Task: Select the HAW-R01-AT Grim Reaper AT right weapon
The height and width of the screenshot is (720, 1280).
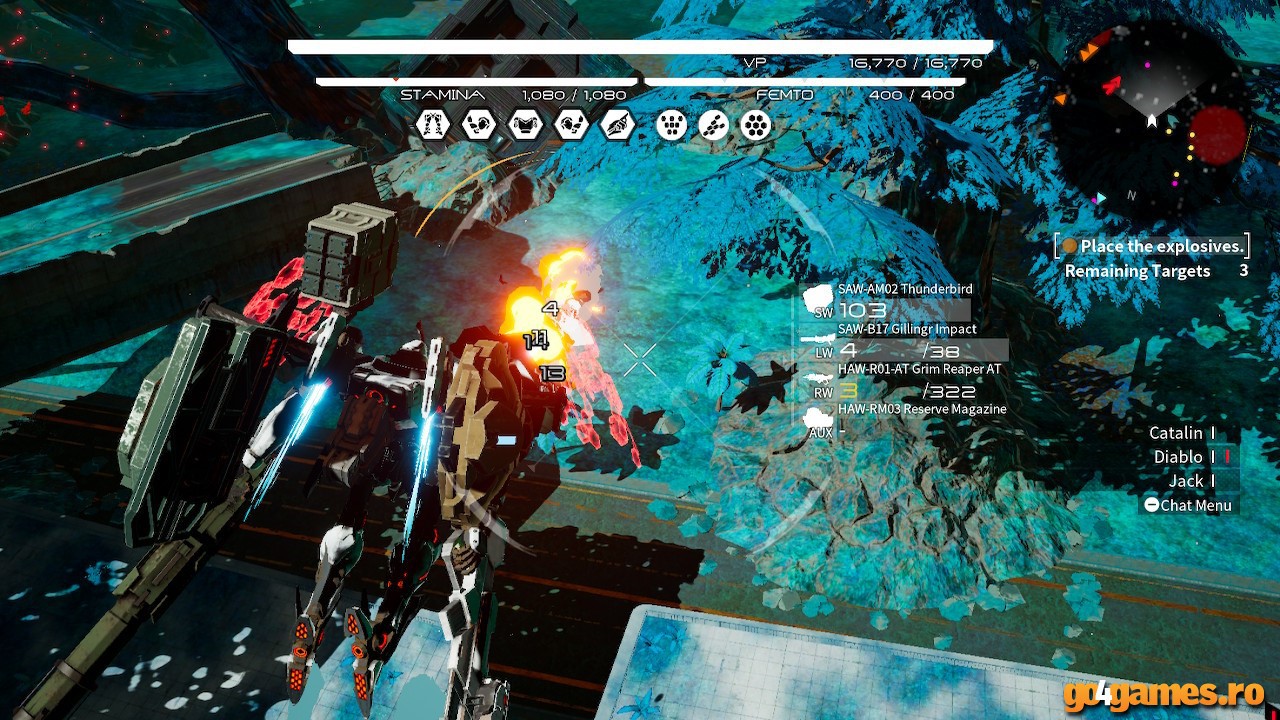Action: pyautogui.click(x=918, y=369)
